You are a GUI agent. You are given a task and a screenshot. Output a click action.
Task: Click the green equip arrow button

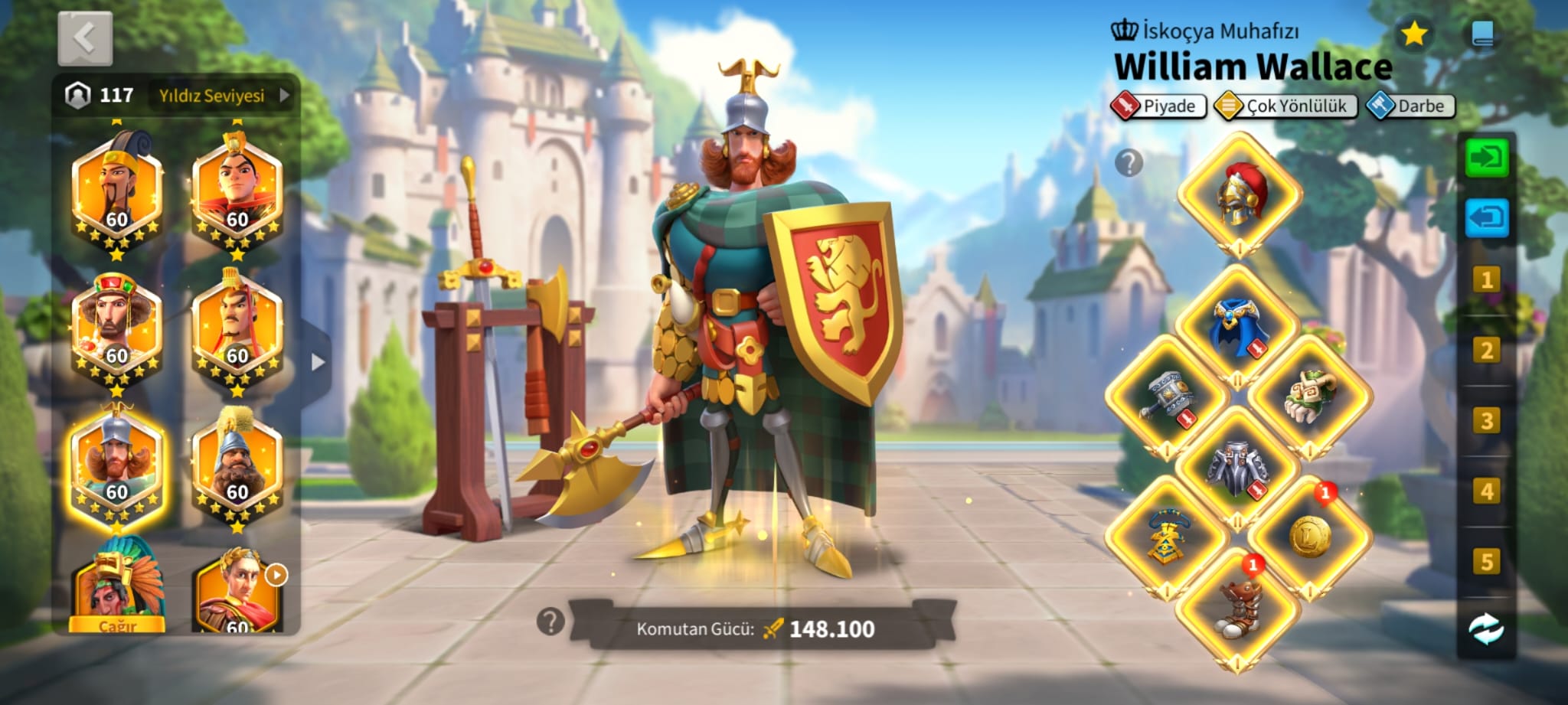(x=1486, y=158)
